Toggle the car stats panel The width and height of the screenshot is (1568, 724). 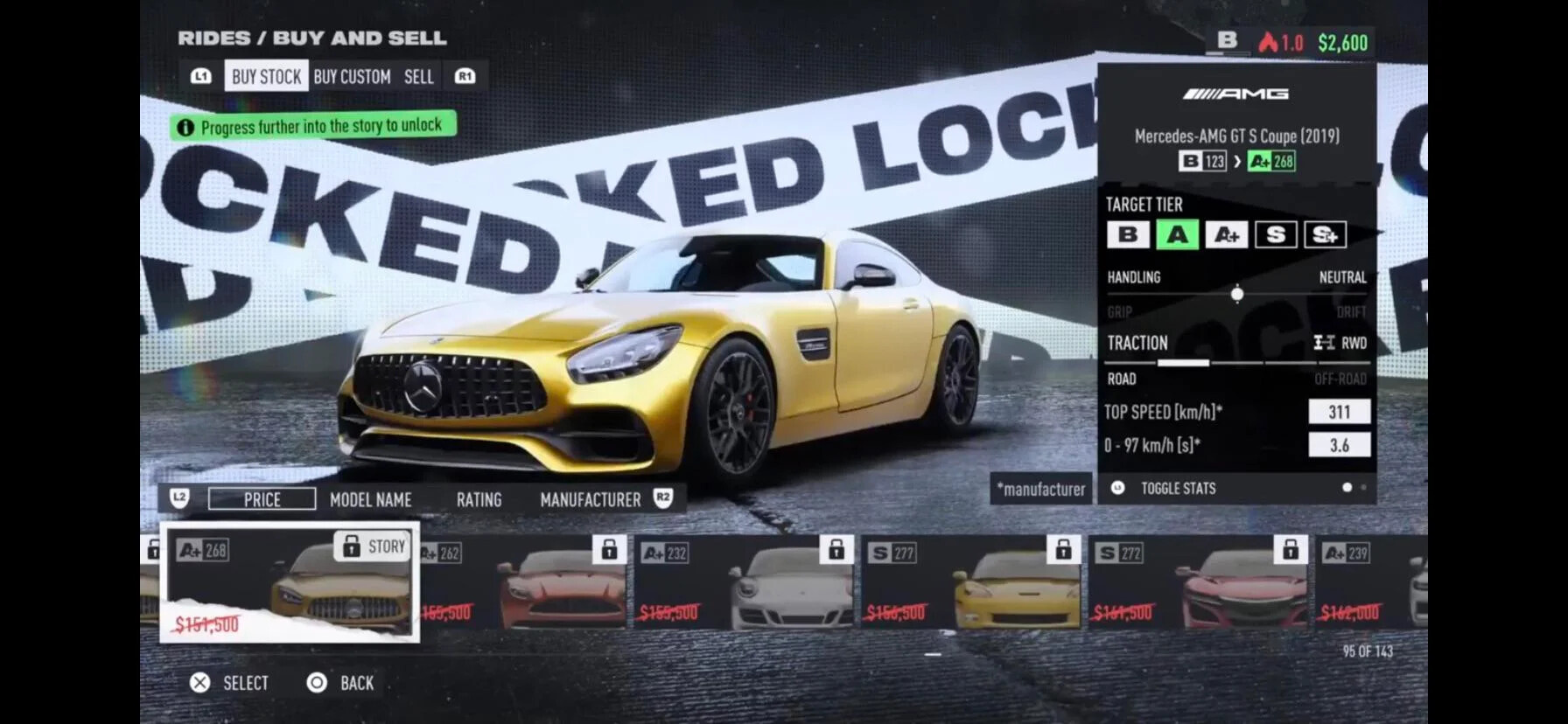(1177, 489)
